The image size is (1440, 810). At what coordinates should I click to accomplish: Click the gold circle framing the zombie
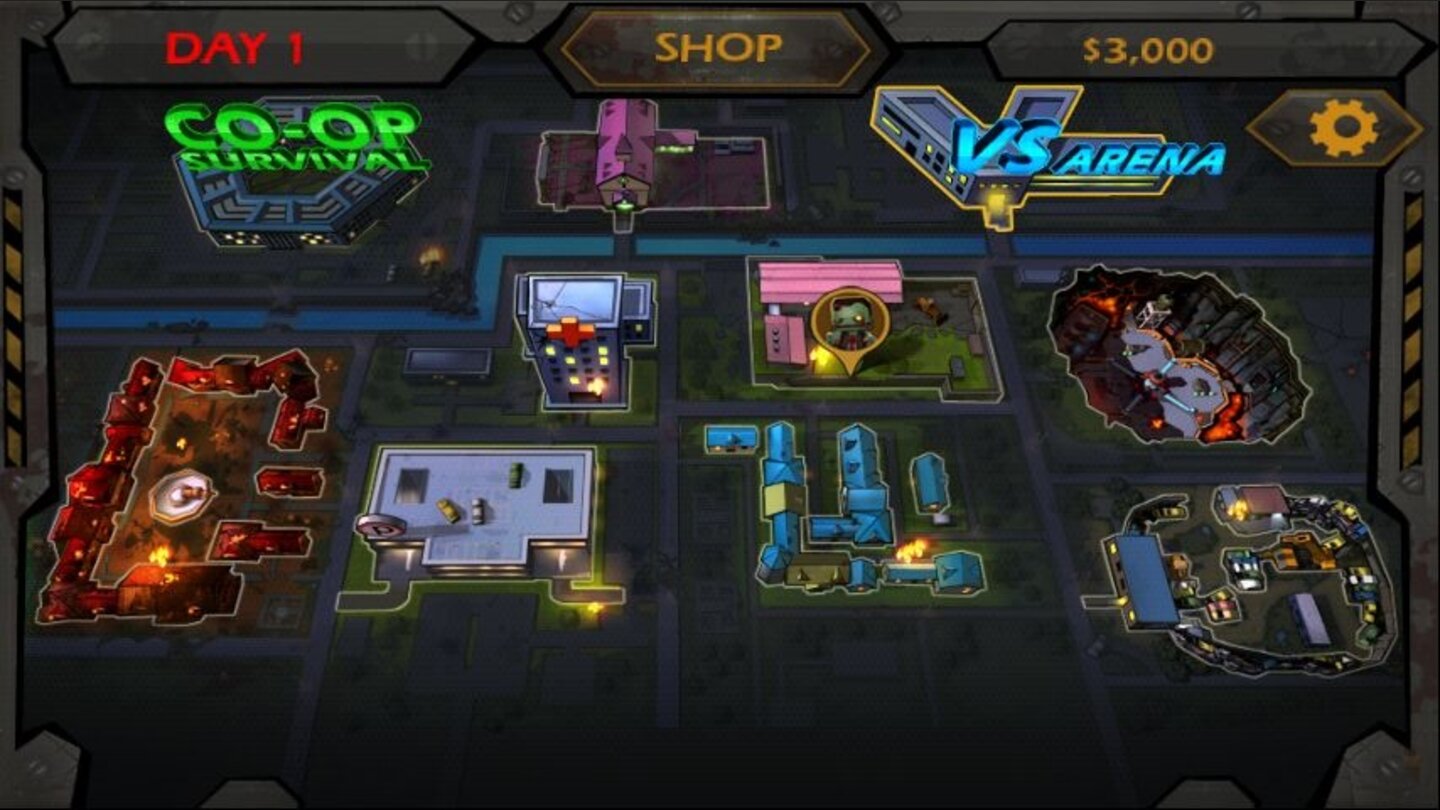tap(850, 320)
